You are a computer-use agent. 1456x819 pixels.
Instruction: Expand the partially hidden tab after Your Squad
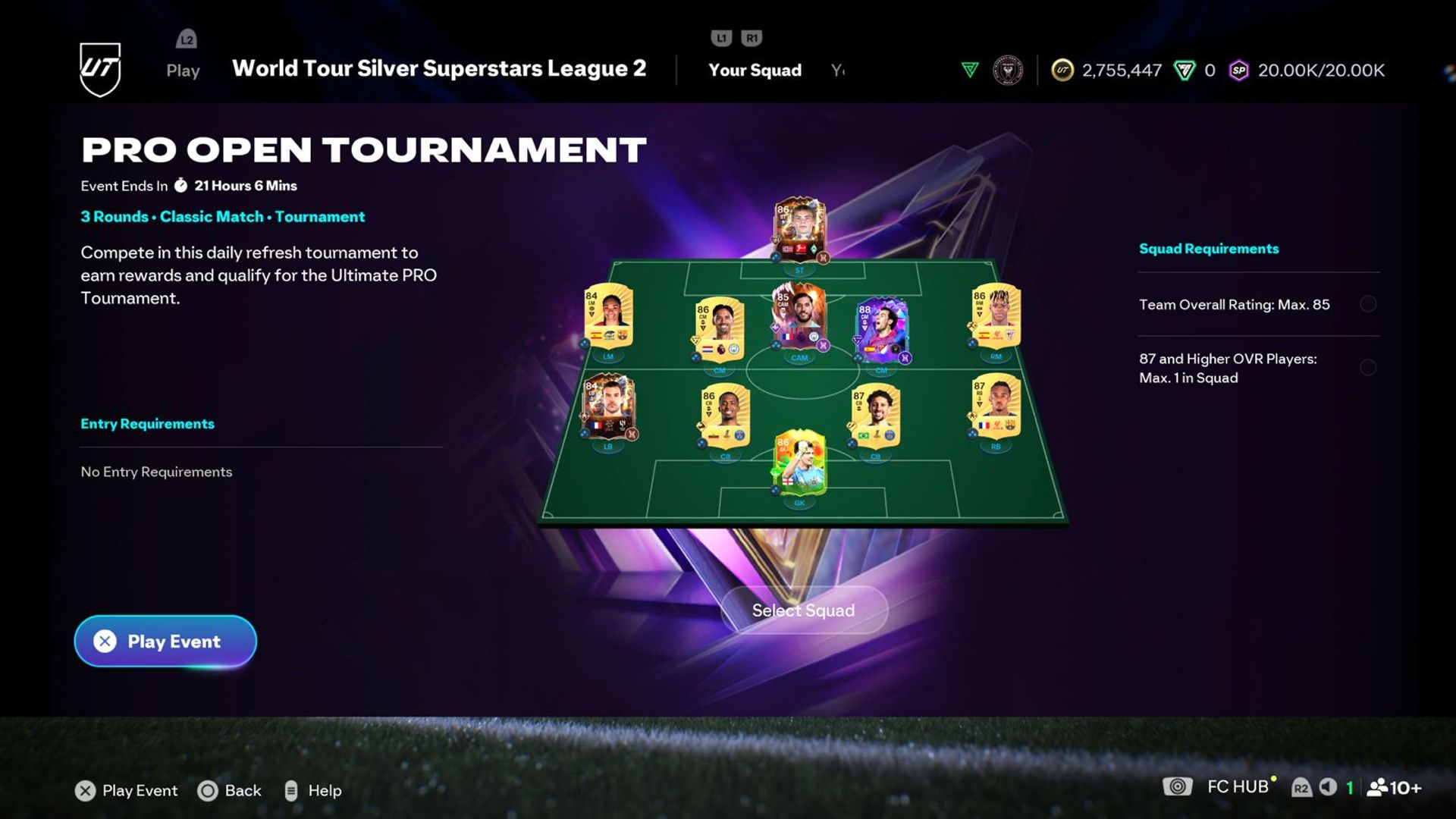pos(837,71)
